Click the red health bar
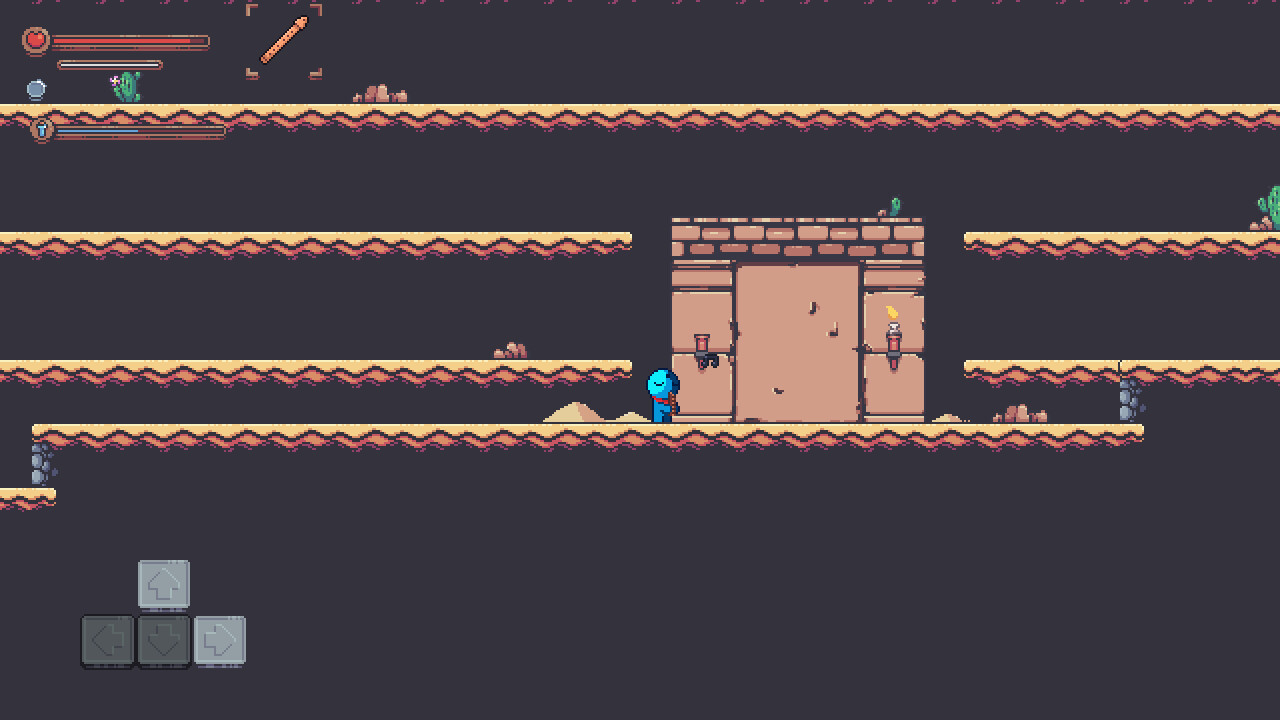 coord(130,41)
